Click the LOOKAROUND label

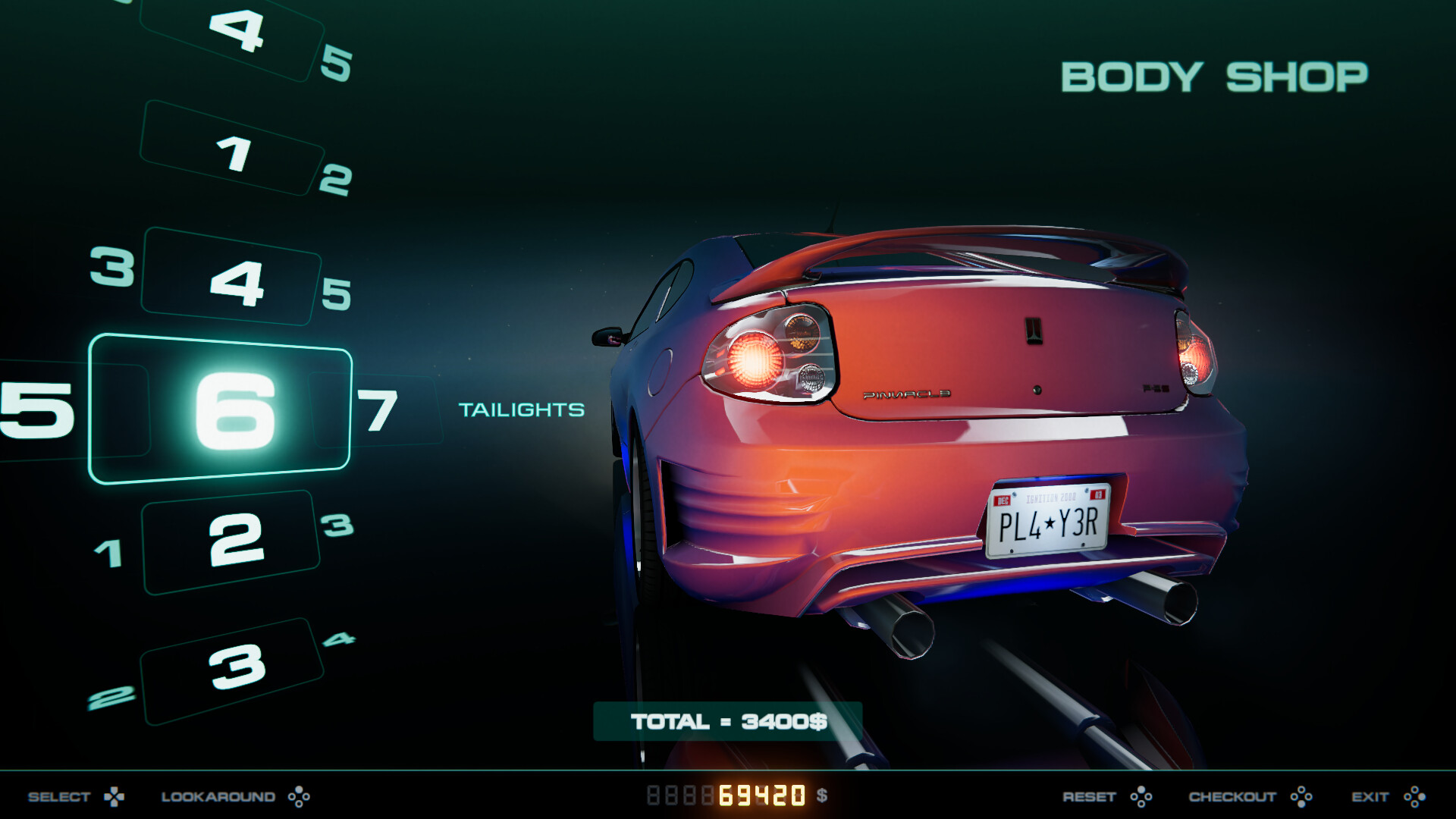218,797
